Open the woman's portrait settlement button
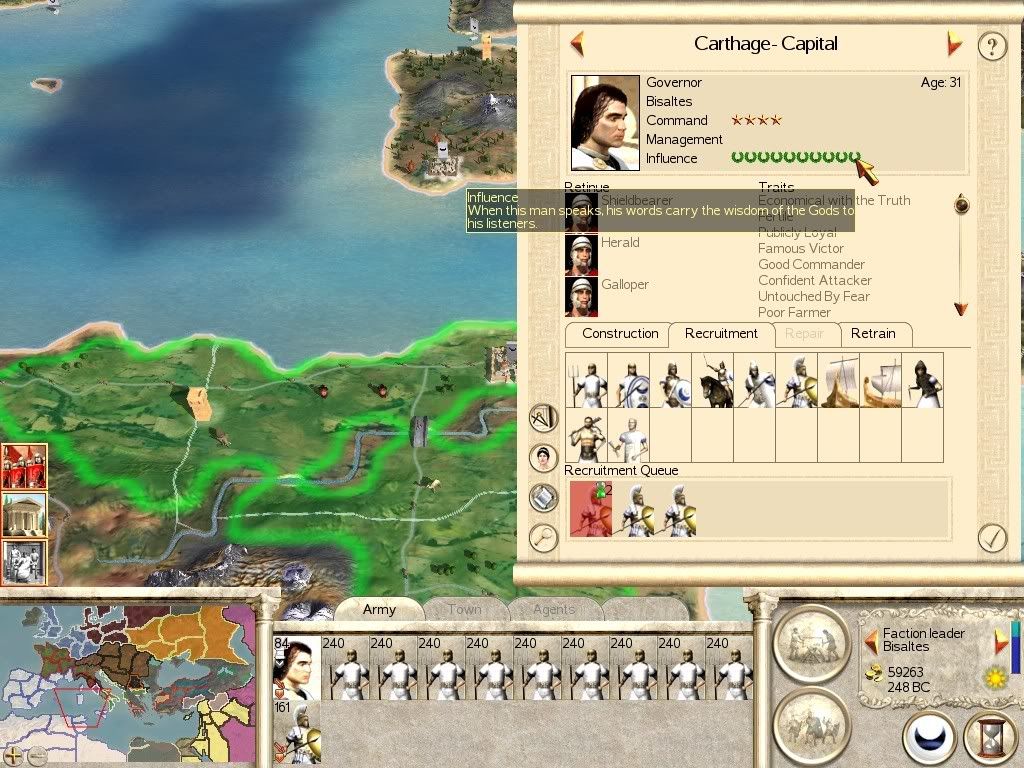This screenshot has width=1024, height=768. pyautogui.click(x=543, y=457)
